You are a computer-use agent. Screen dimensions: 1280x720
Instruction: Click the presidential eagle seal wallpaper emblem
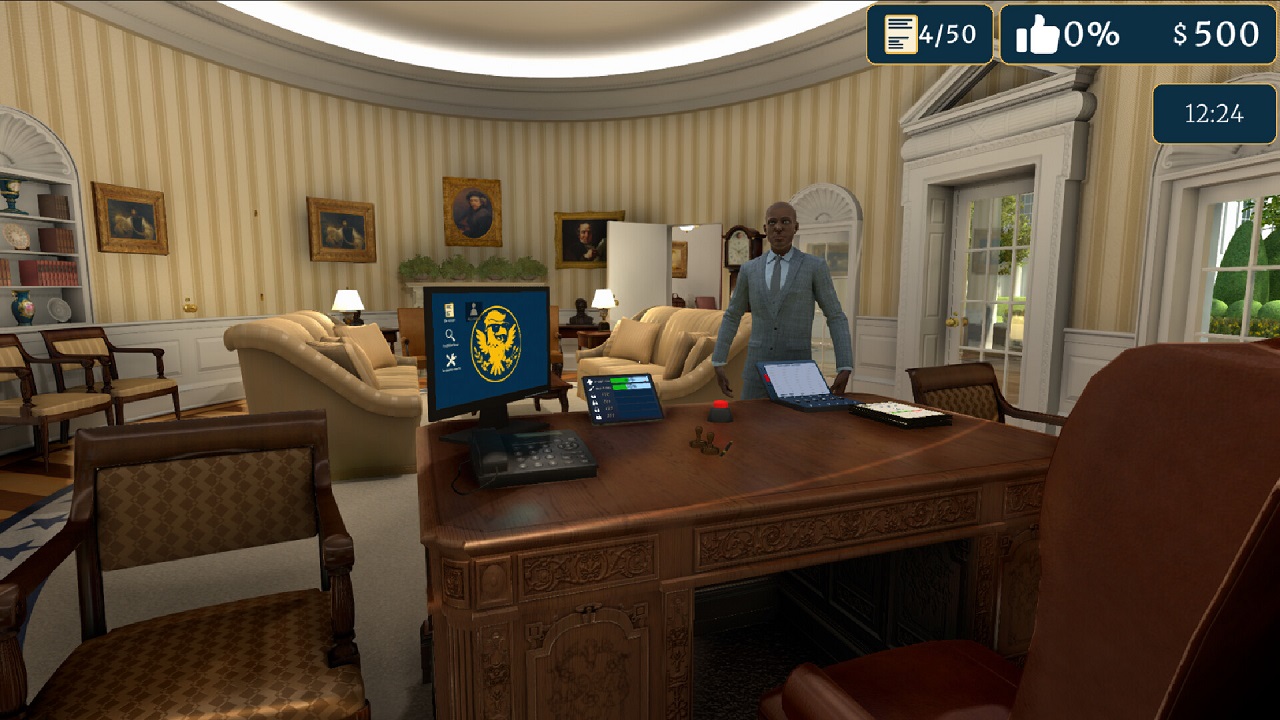[496, 342]
